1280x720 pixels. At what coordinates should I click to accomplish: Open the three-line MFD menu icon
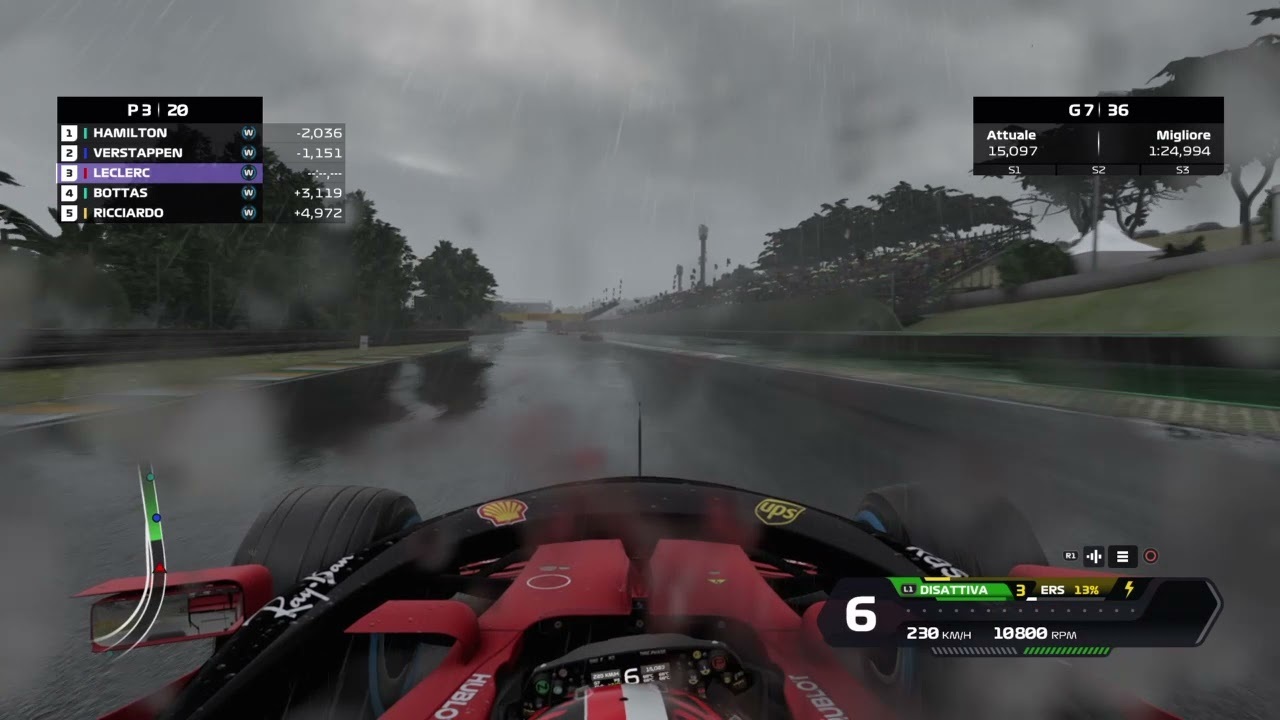coord(1122,557)
